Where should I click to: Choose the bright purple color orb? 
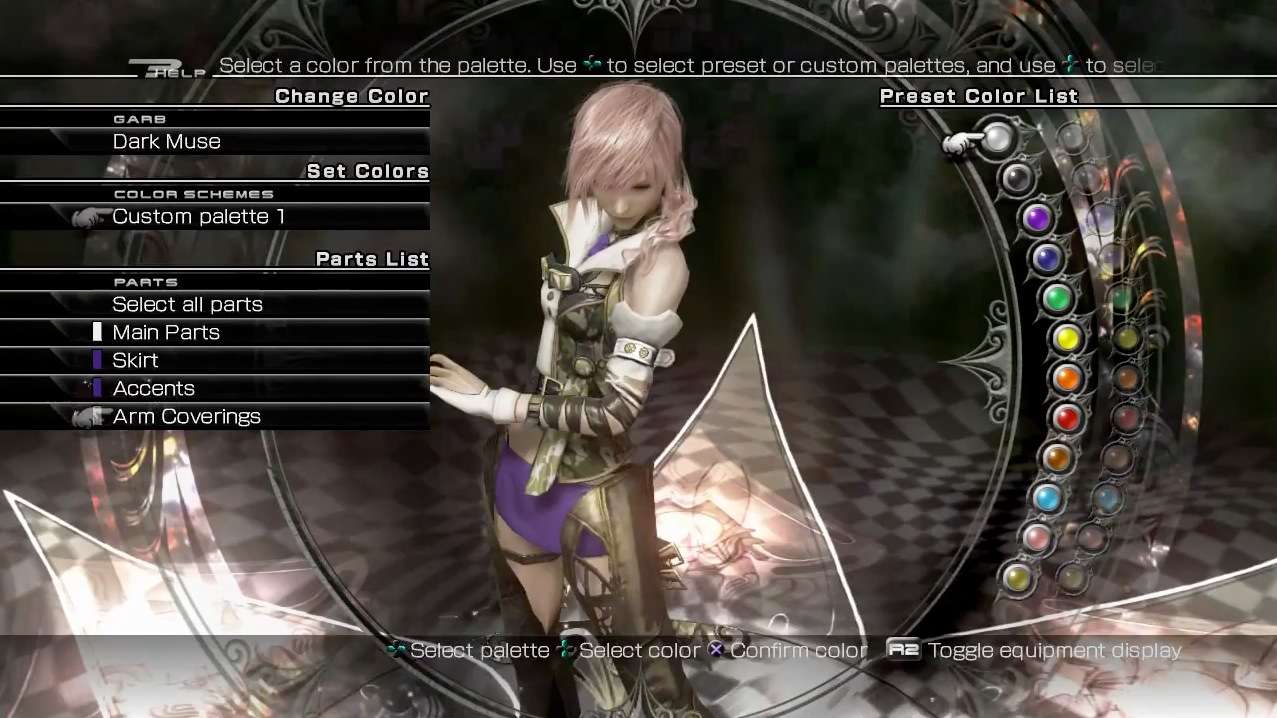[1036, 217]
